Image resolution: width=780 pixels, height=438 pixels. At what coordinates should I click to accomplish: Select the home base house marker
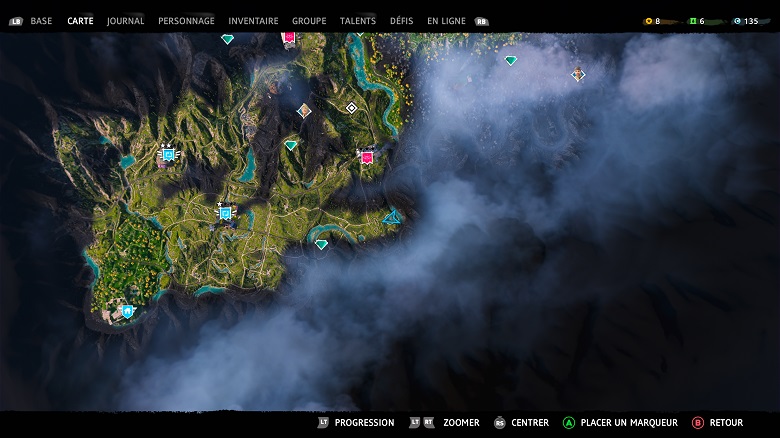pos(128,312)
